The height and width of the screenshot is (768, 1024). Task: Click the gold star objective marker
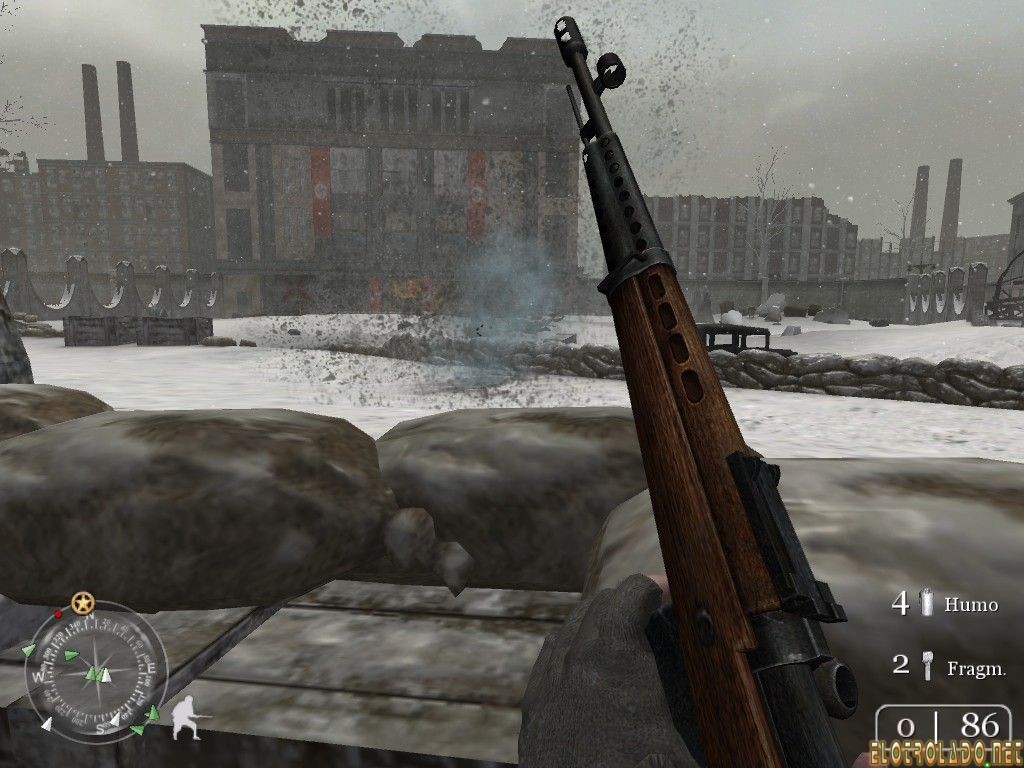click(x=82, y=603)
